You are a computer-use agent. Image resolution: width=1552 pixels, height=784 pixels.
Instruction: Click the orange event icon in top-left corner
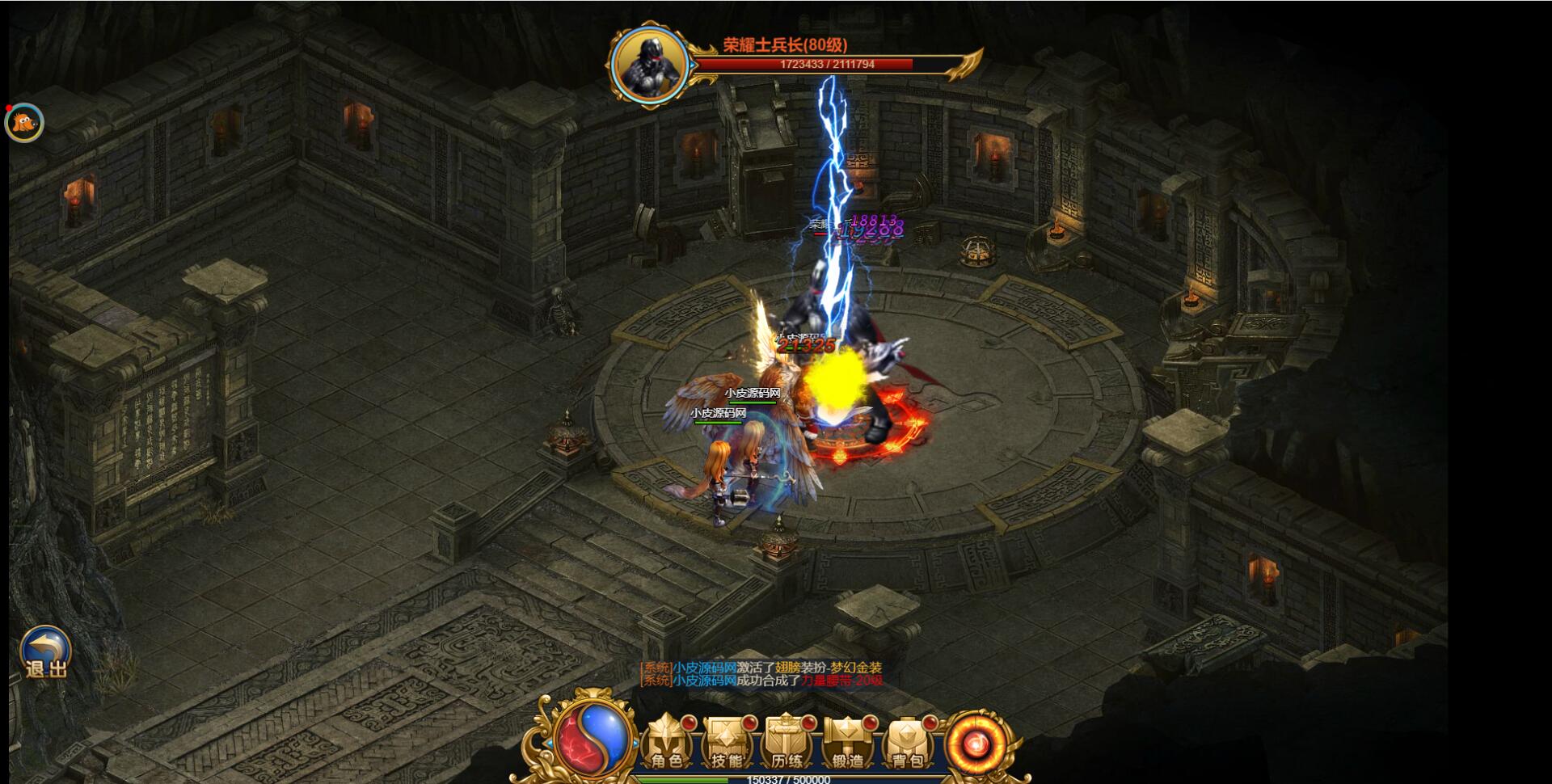click(23, 121)
